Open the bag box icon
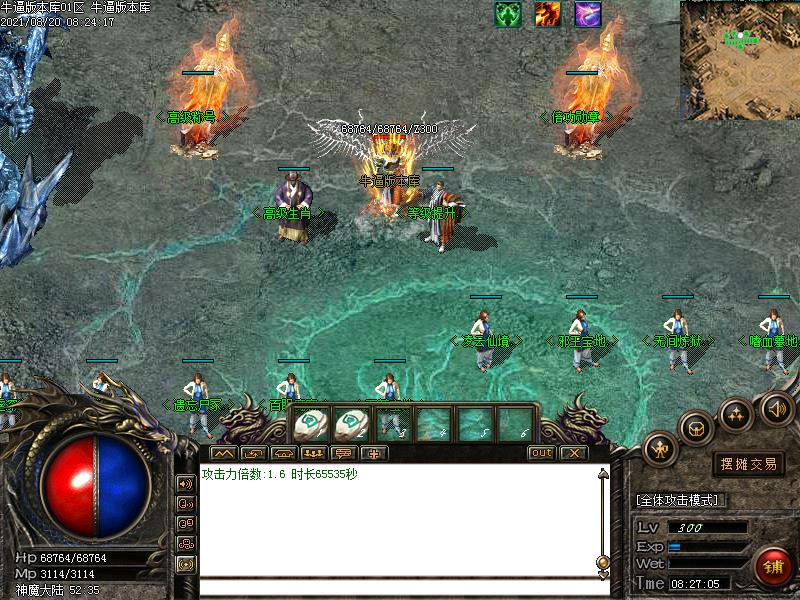The width and height of the screenshot is (800, 600). pos(696,427)
